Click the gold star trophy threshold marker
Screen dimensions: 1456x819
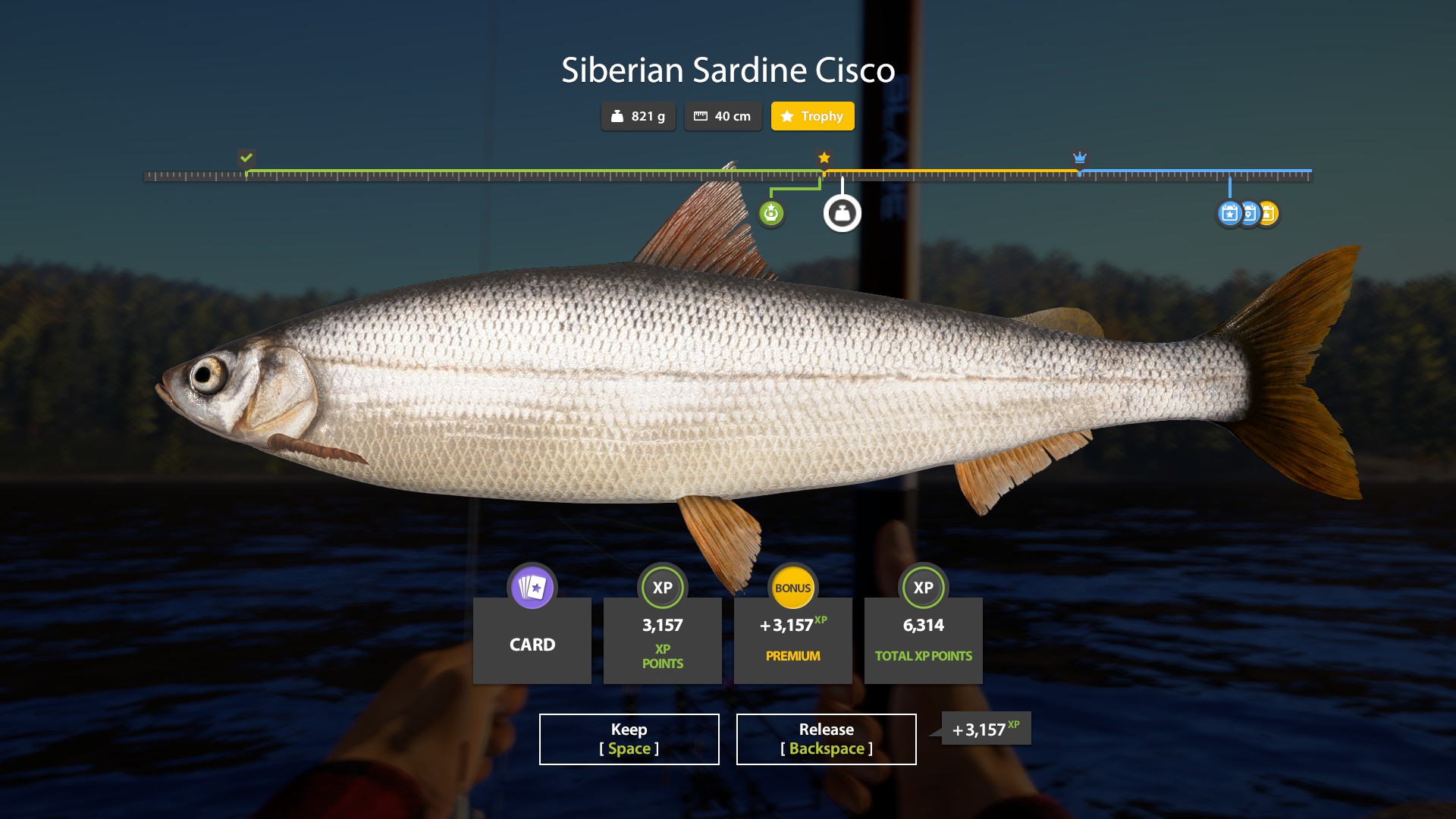pos(824,158)
